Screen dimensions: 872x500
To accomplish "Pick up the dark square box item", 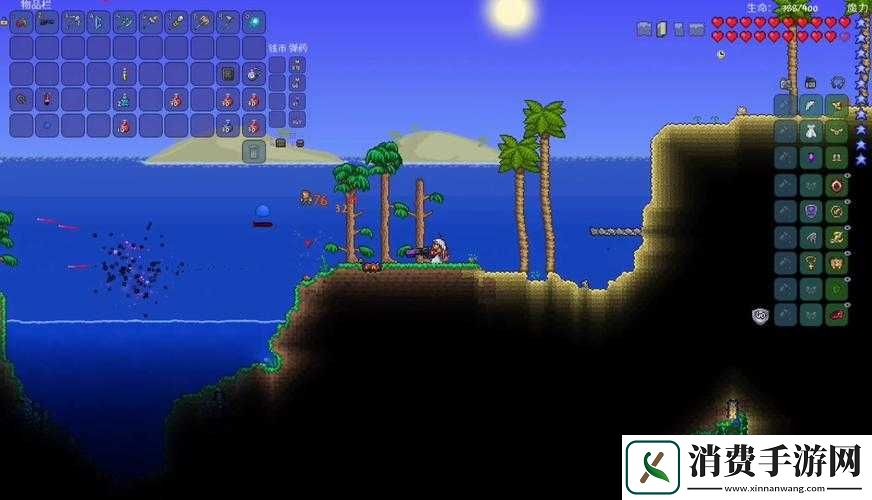I will click(x=228, y=74).
